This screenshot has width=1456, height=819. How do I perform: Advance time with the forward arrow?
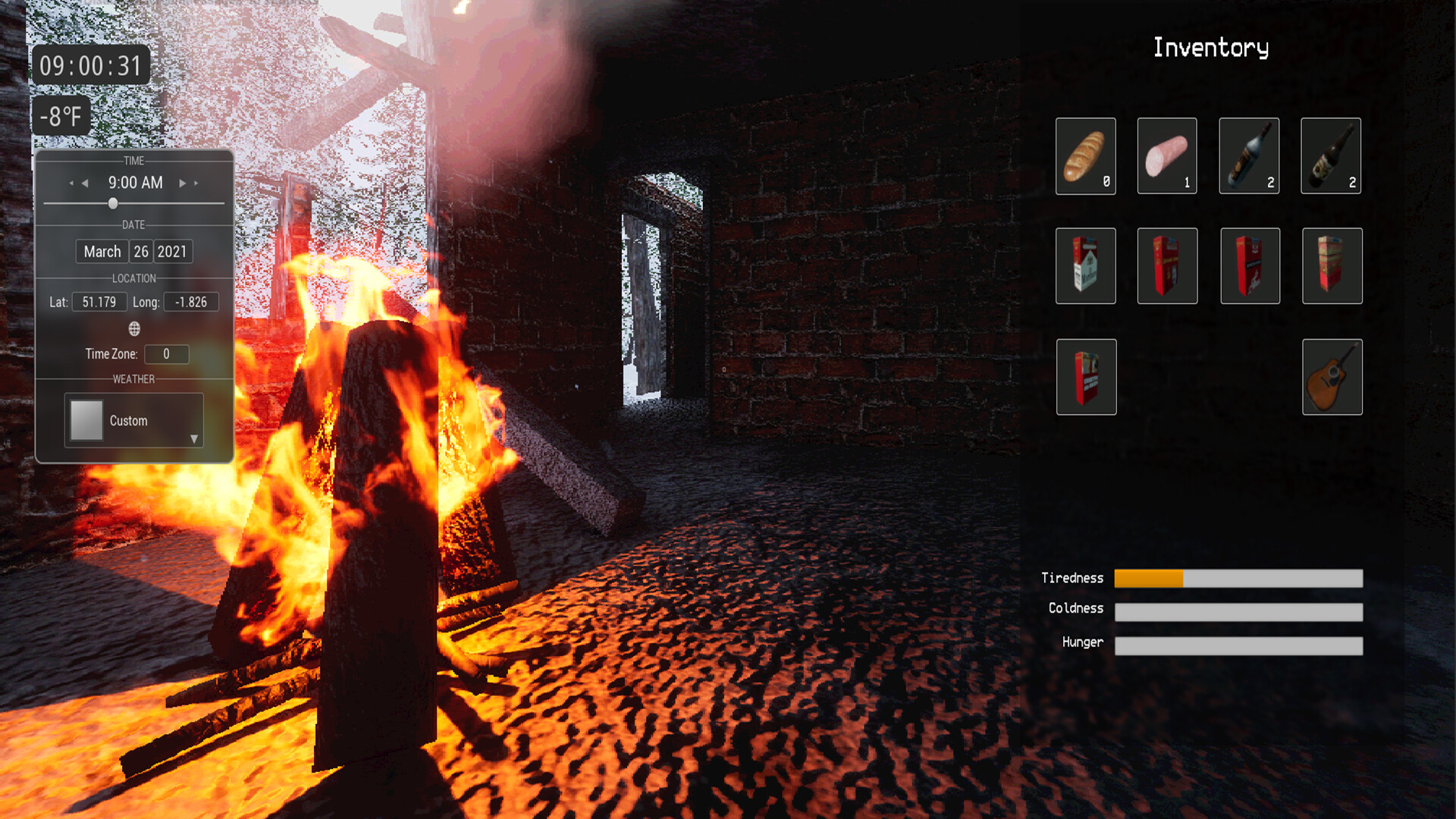182,182
